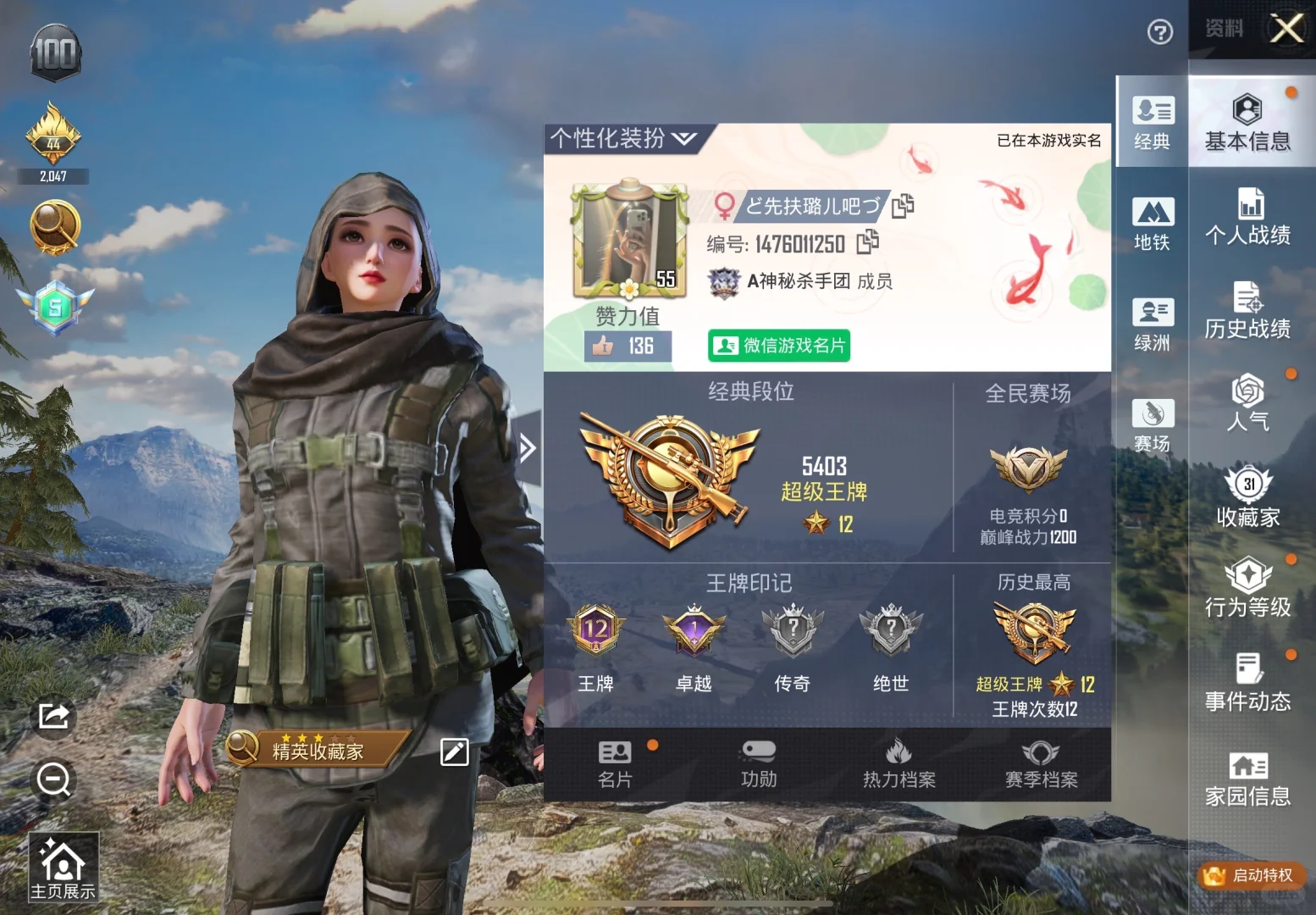Open the 赛季档案 season archive

point(1041,763)
